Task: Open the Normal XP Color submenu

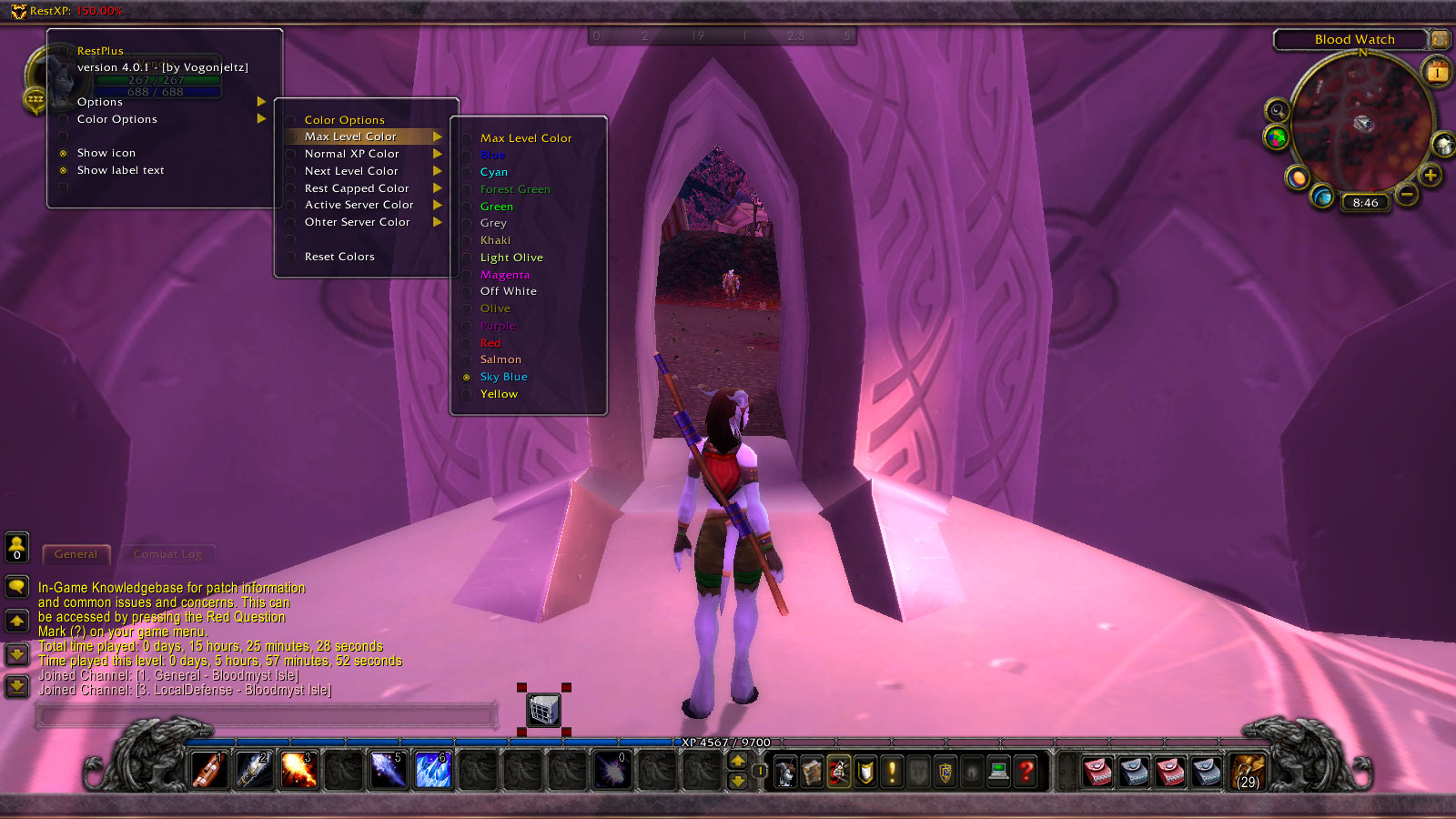Action: 352,154
